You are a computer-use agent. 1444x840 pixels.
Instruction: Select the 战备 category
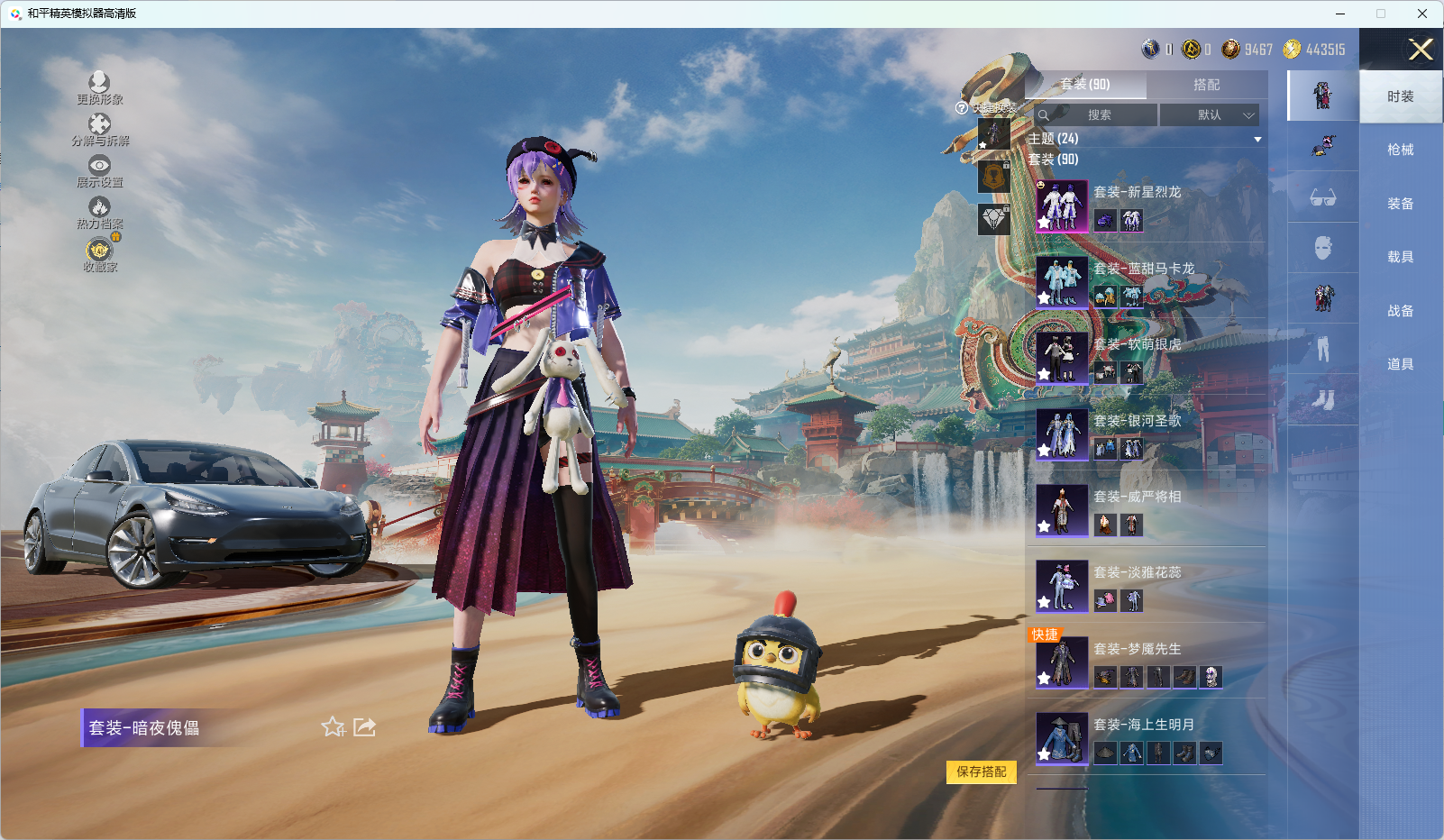pos(1400,311)
